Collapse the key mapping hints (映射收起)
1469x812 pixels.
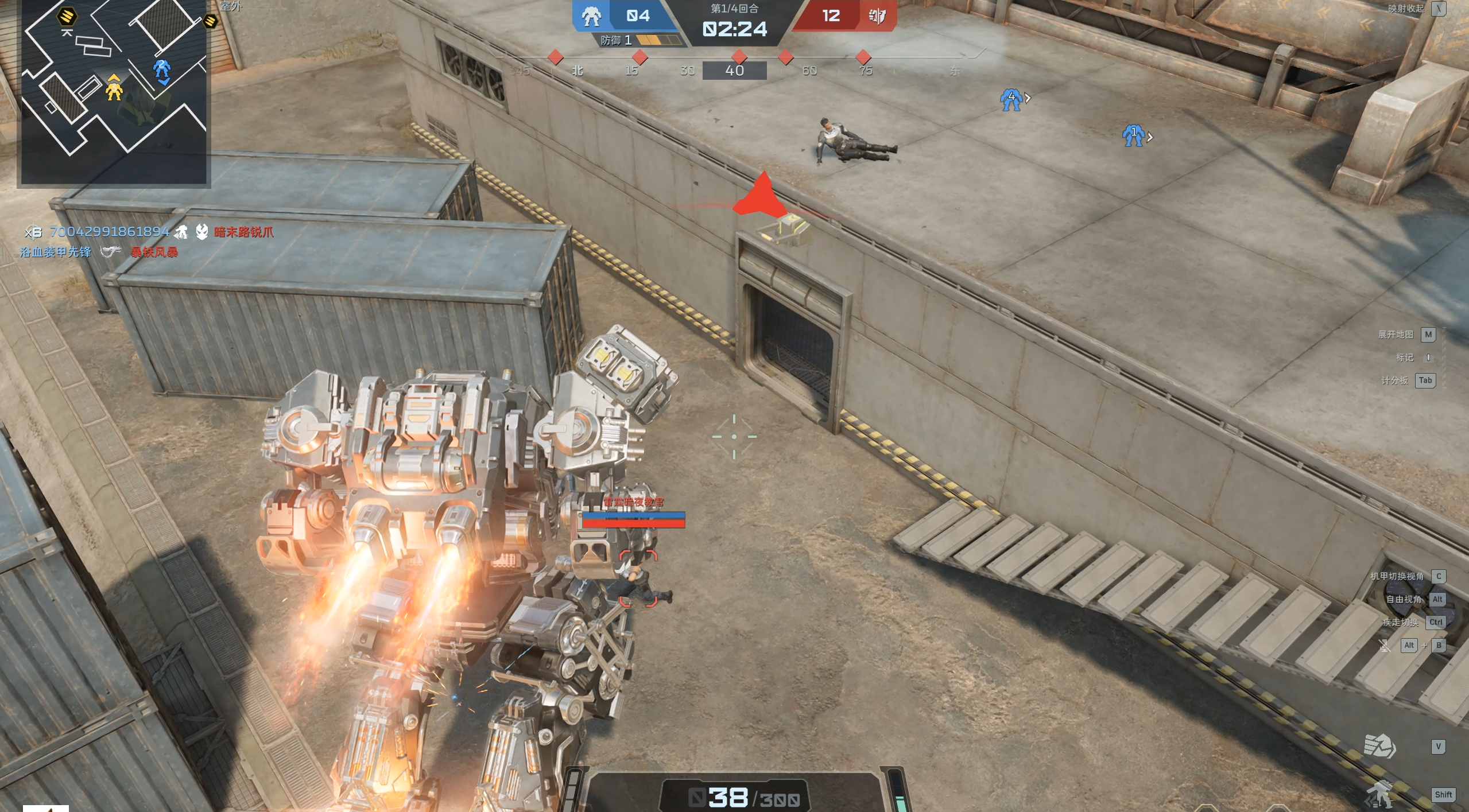[1405, 9]
